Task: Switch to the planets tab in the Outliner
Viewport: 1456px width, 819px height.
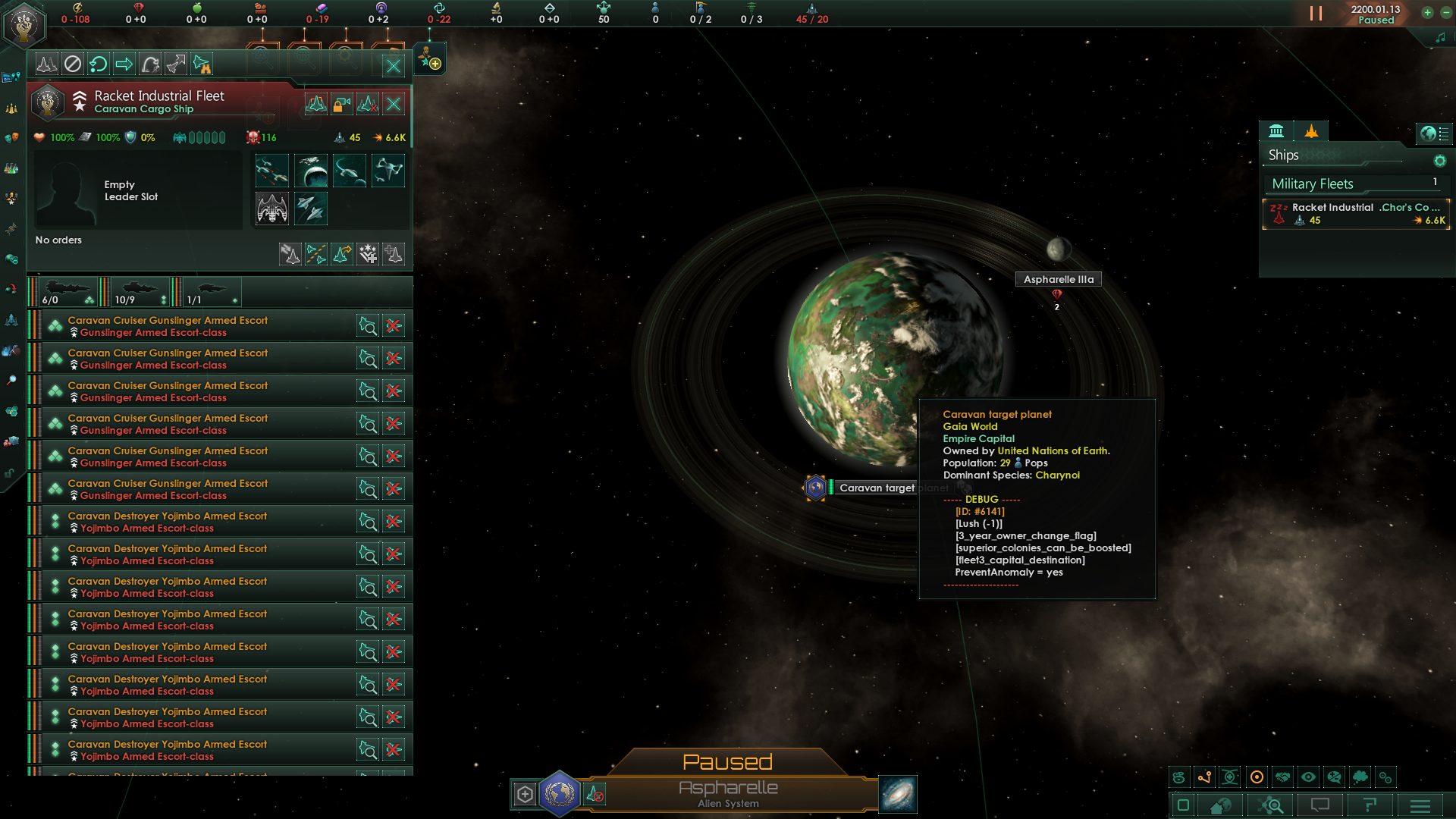Action: (x=1278, y=130)
